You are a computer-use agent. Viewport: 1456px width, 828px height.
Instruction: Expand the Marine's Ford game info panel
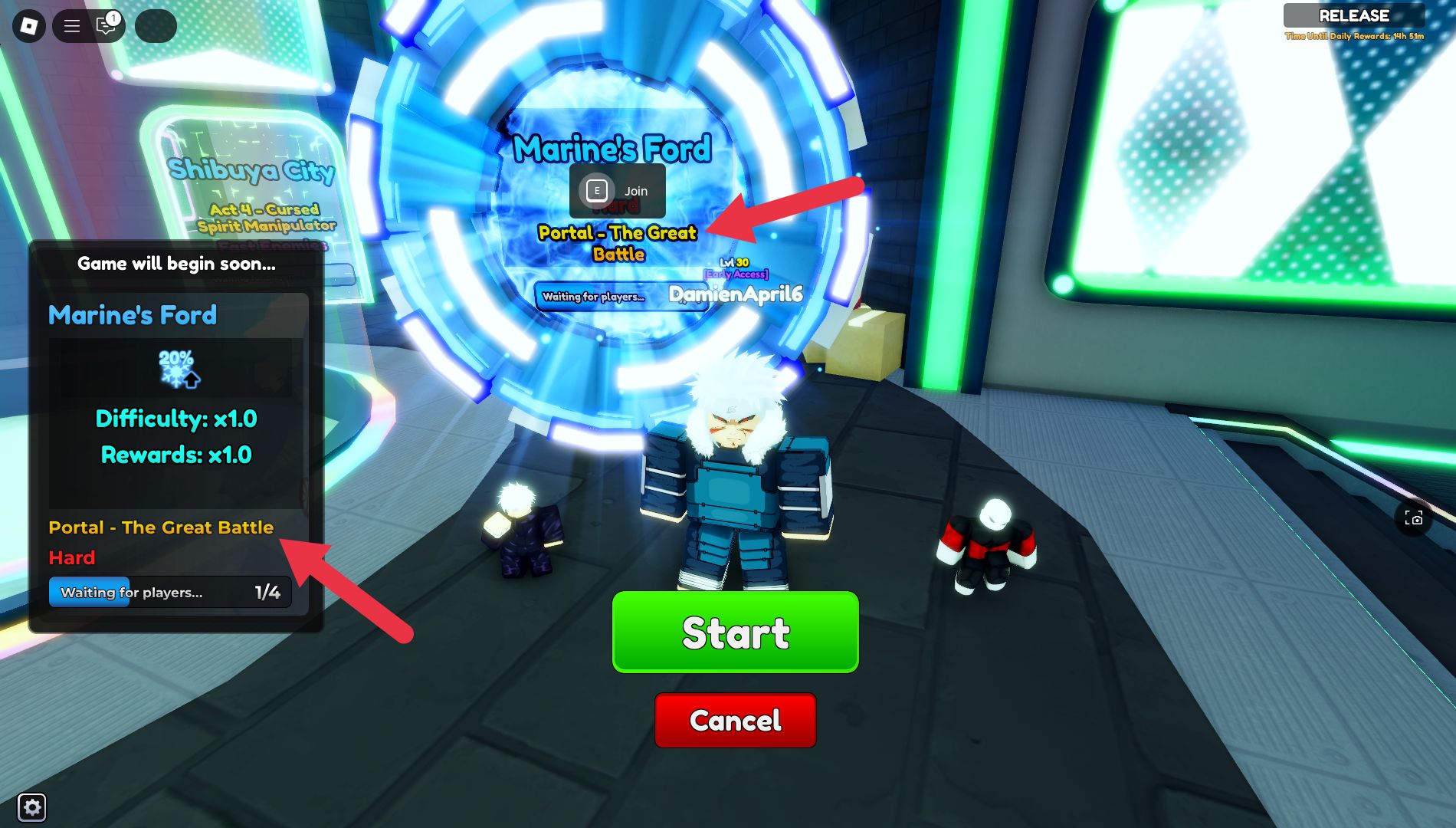point(132,315)
